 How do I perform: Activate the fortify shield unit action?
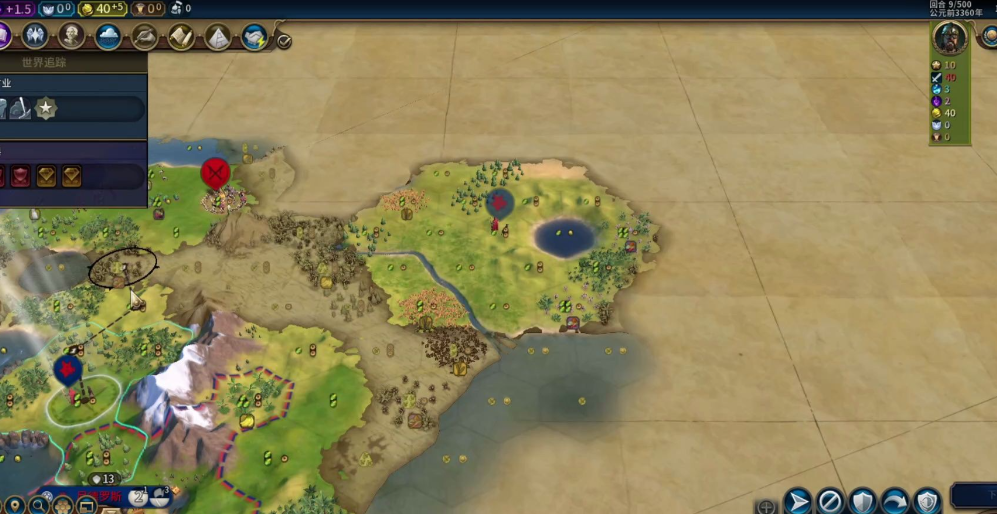(863, 500)
